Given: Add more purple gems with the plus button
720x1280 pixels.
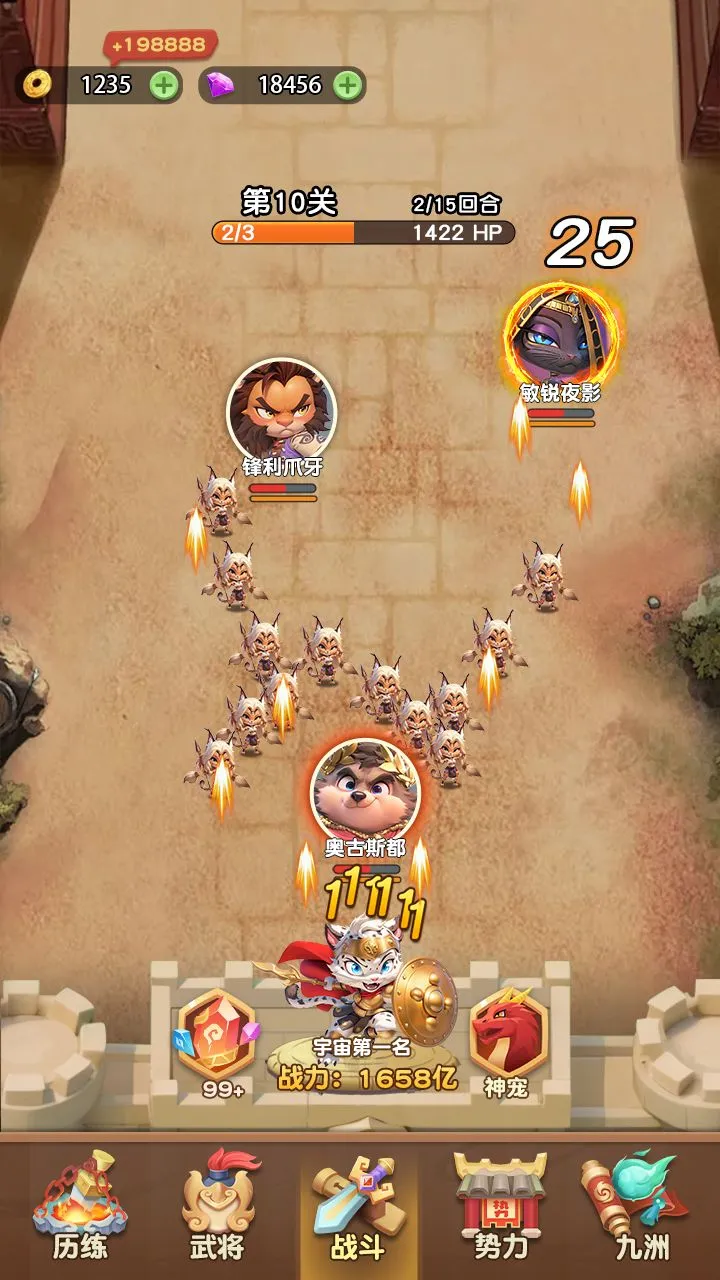Looking at the screenshot, I should tap(347, 85).
